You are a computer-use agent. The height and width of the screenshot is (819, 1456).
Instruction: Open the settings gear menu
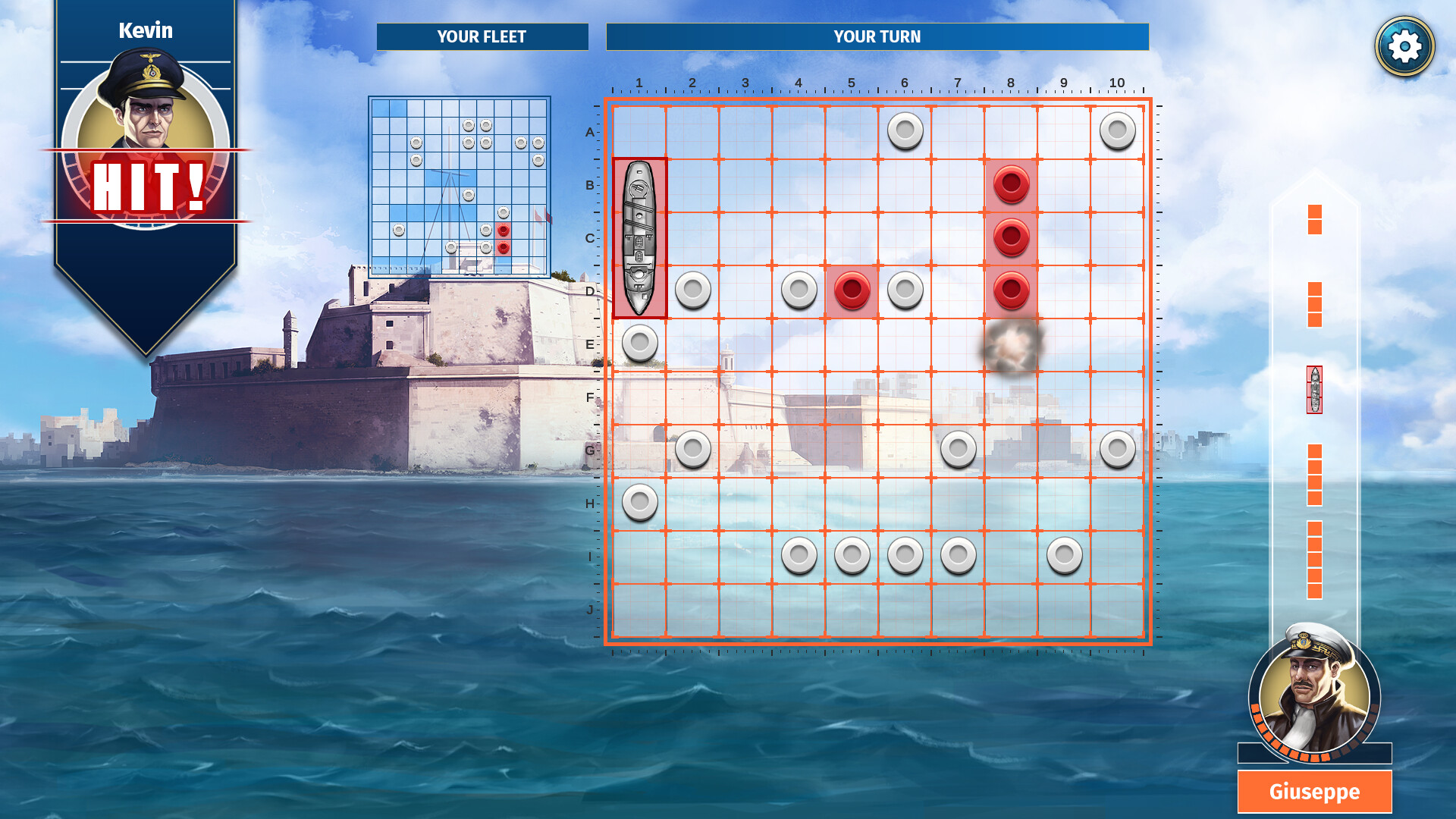(1404, 45)
